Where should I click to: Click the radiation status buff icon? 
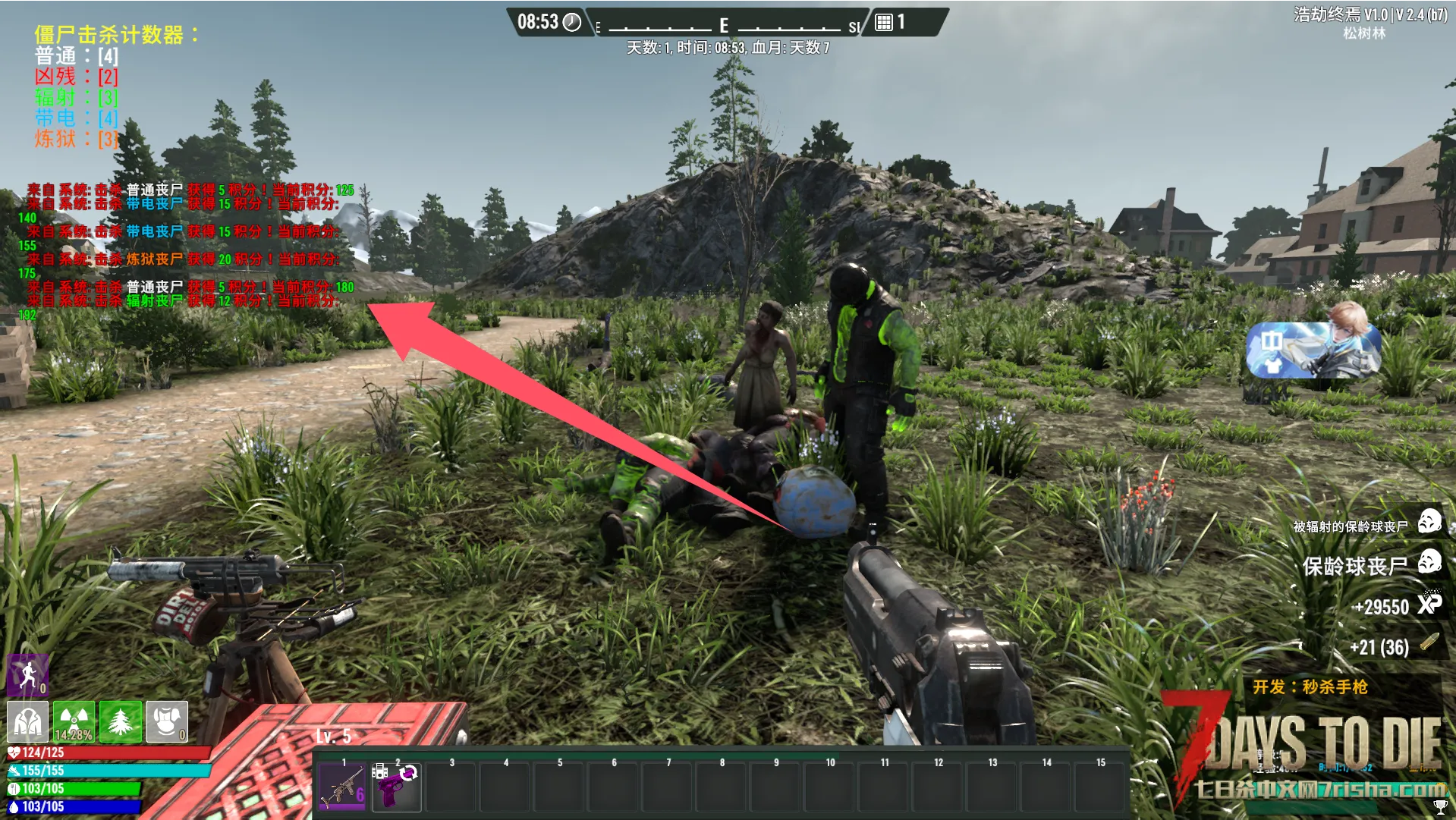pos(74,721)
